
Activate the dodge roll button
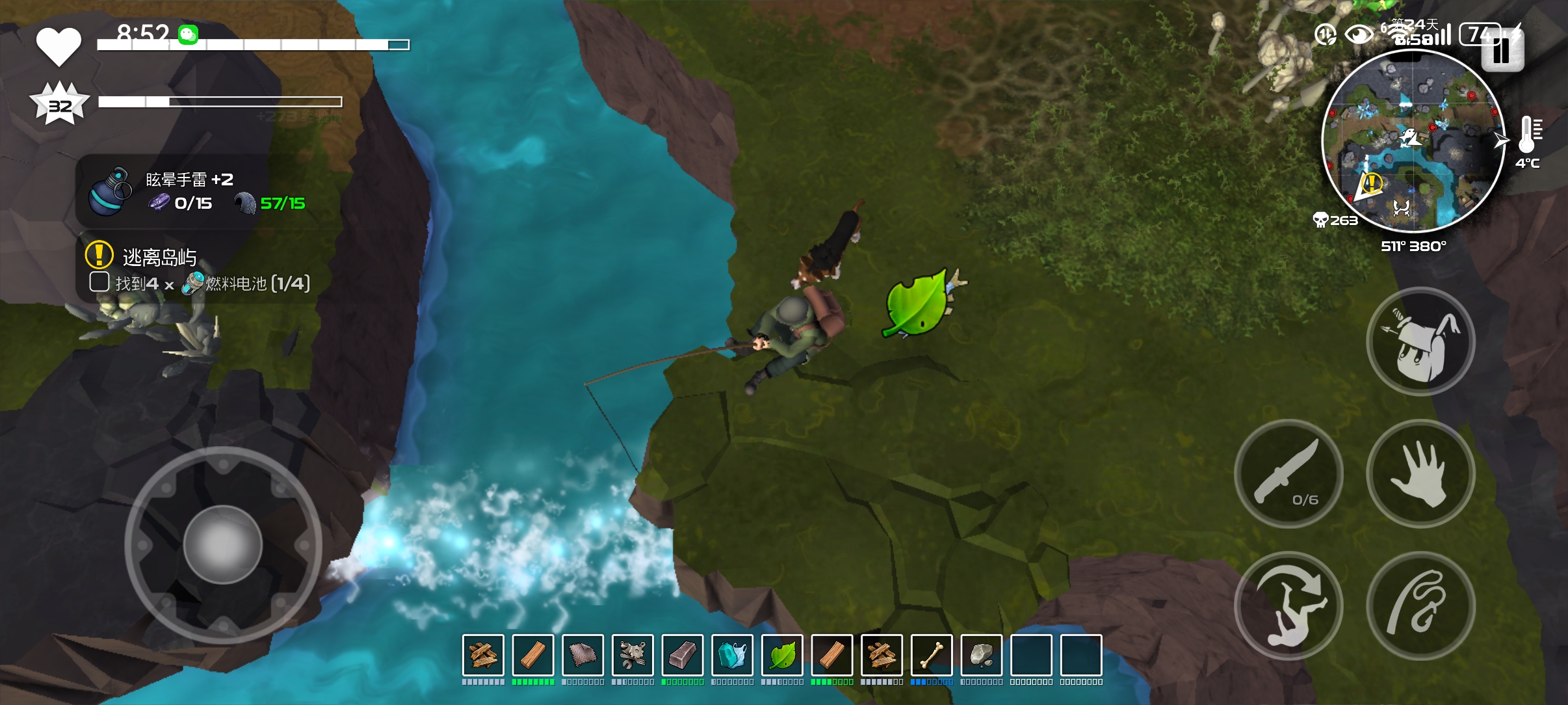pos(1288,605)
